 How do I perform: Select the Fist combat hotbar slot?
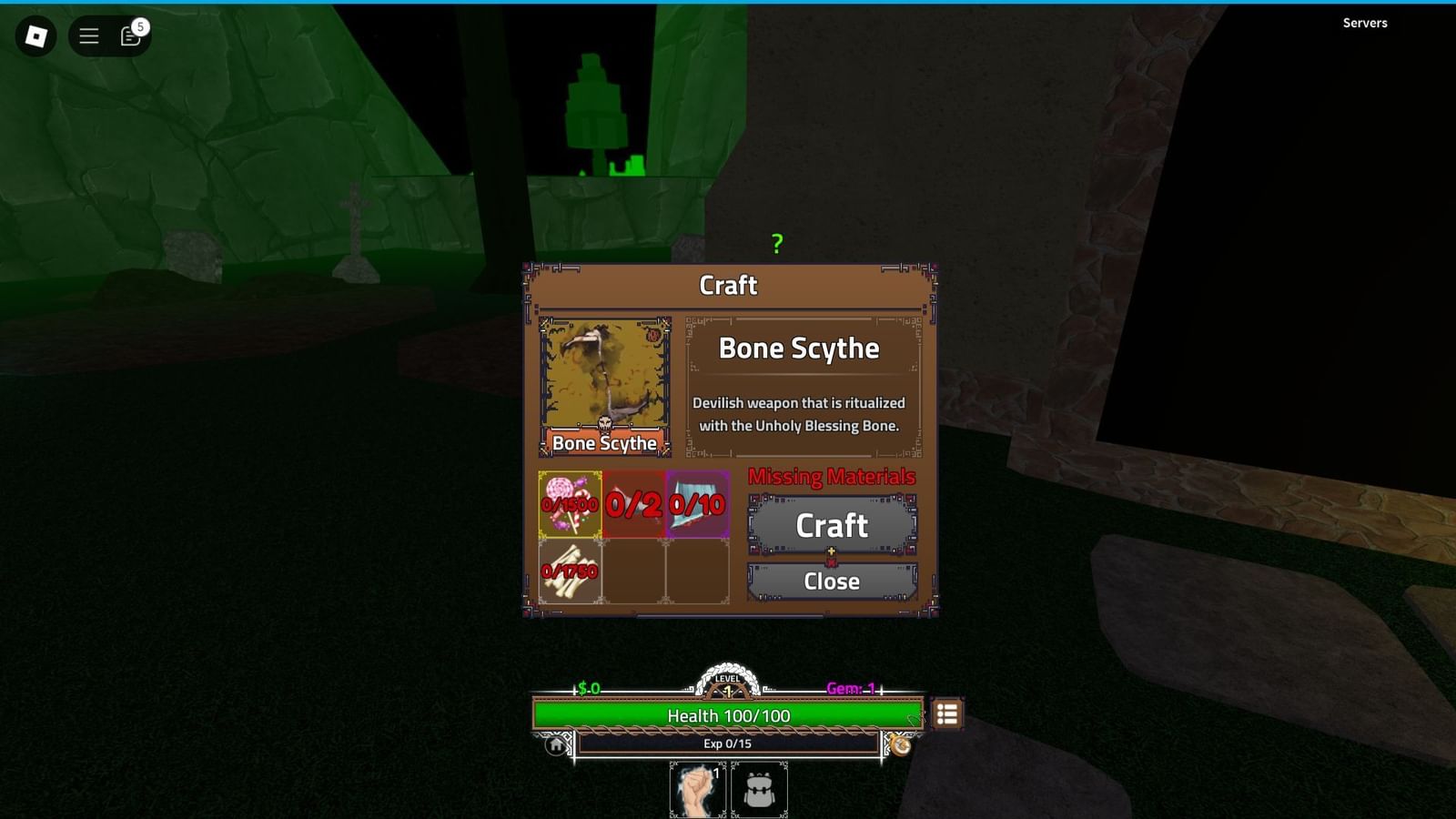[695, 788]
